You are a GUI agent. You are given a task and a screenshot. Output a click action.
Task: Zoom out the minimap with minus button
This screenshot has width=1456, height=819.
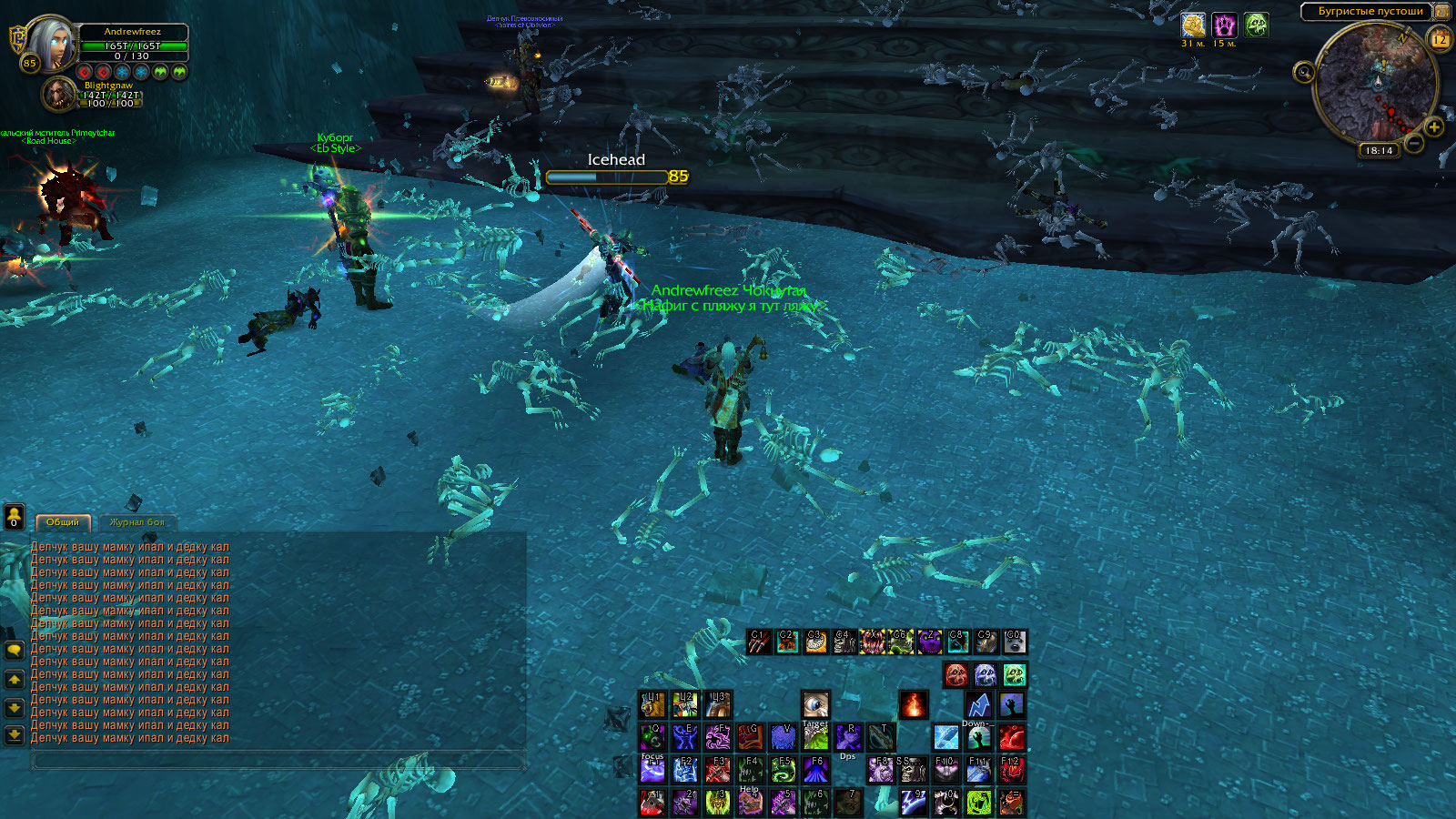(x=1413, y=143)
